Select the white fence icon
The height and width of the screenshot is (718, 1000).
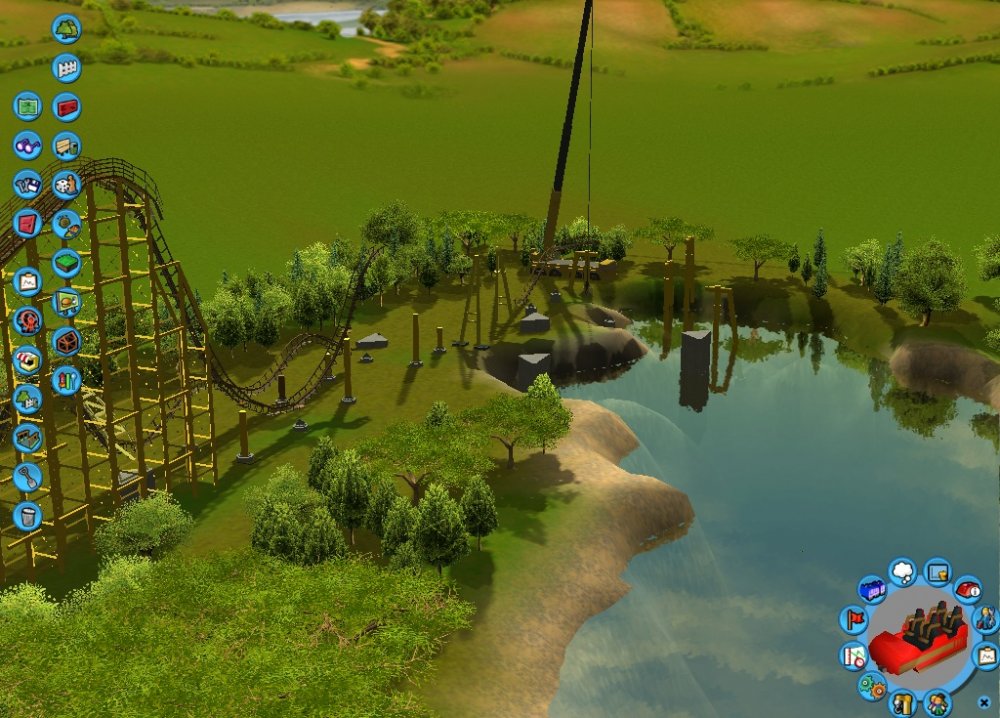(66, 68)
